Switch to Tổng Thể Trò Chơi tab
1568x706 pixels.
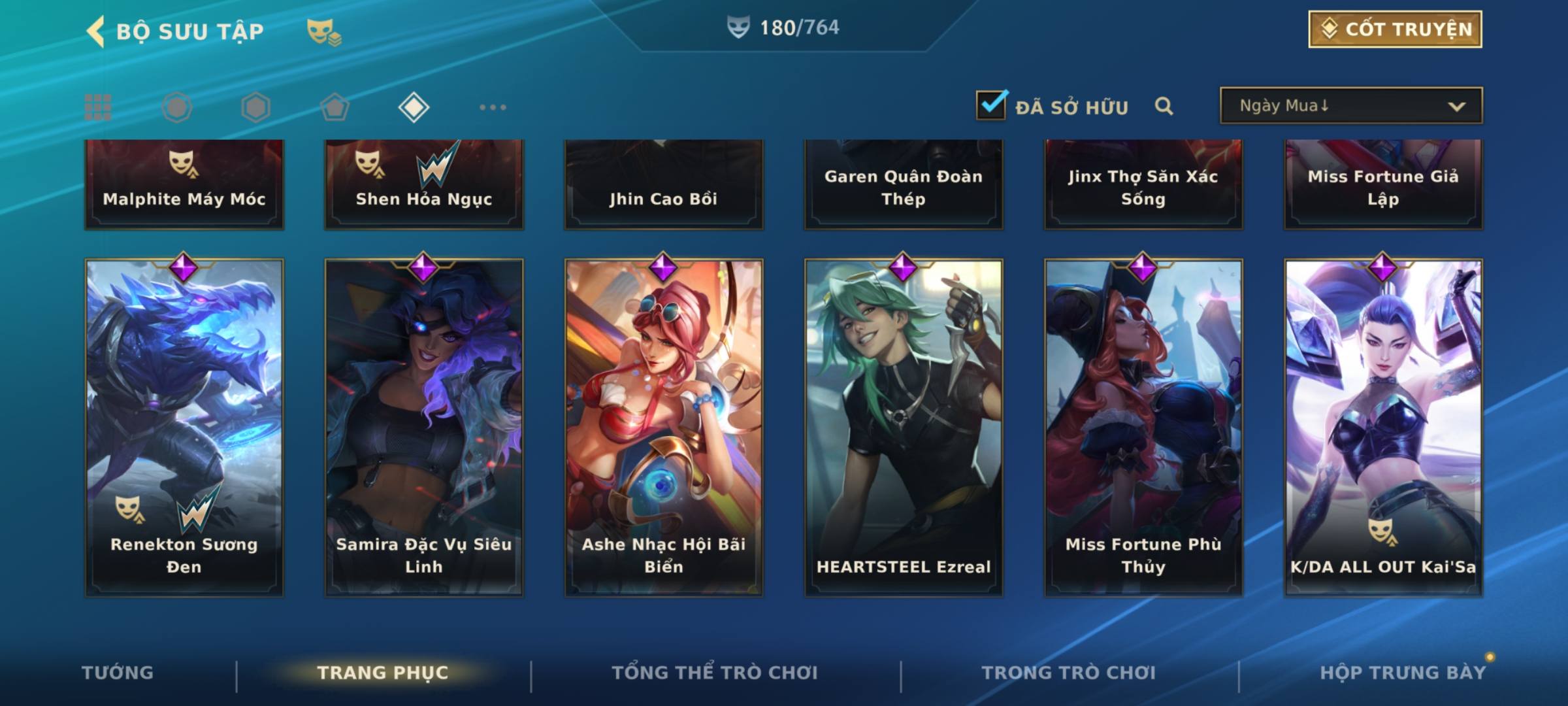click(x=715, y=673)
